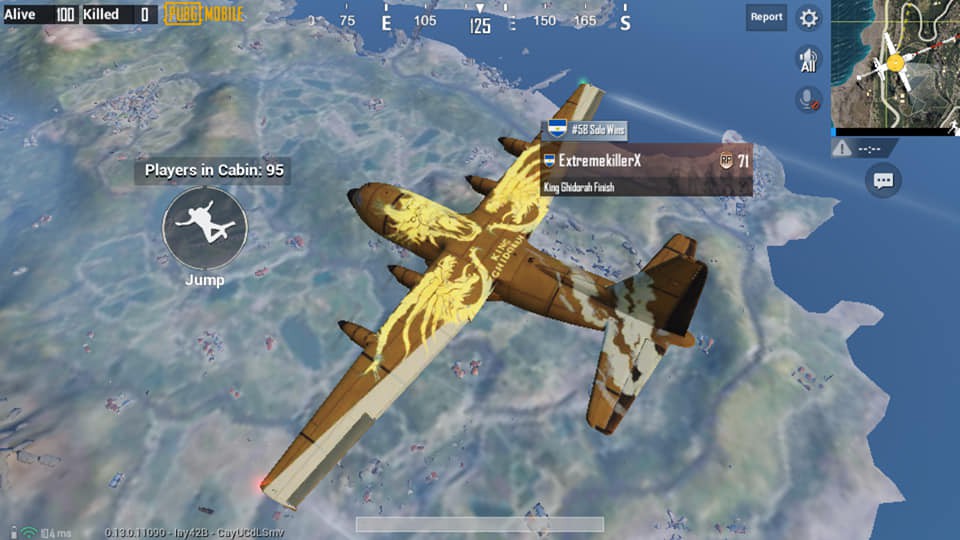
Task: Tap the Jump parachute button
Action: [x=204, y=227]
